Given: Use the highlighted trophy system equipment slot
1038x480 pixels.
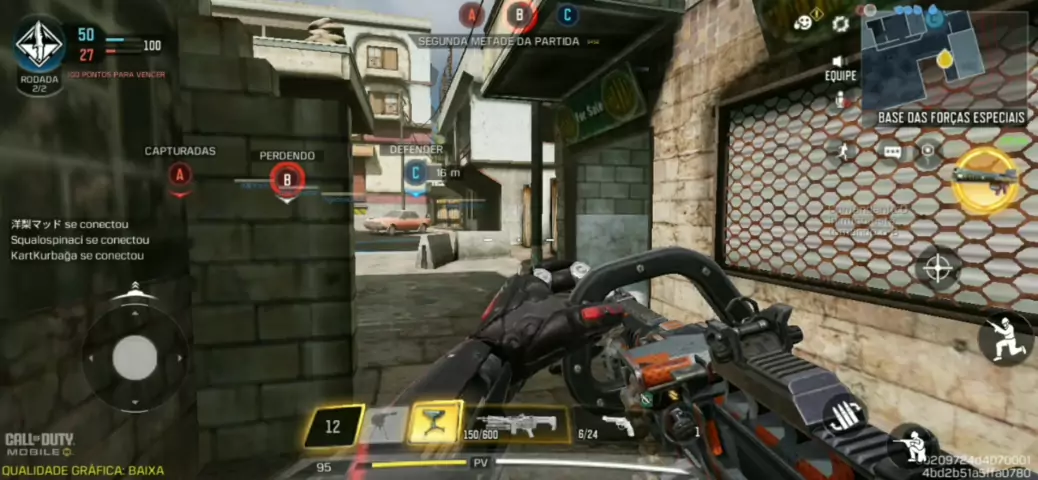Looking at the screenshot, I should [x=435, y=424].
